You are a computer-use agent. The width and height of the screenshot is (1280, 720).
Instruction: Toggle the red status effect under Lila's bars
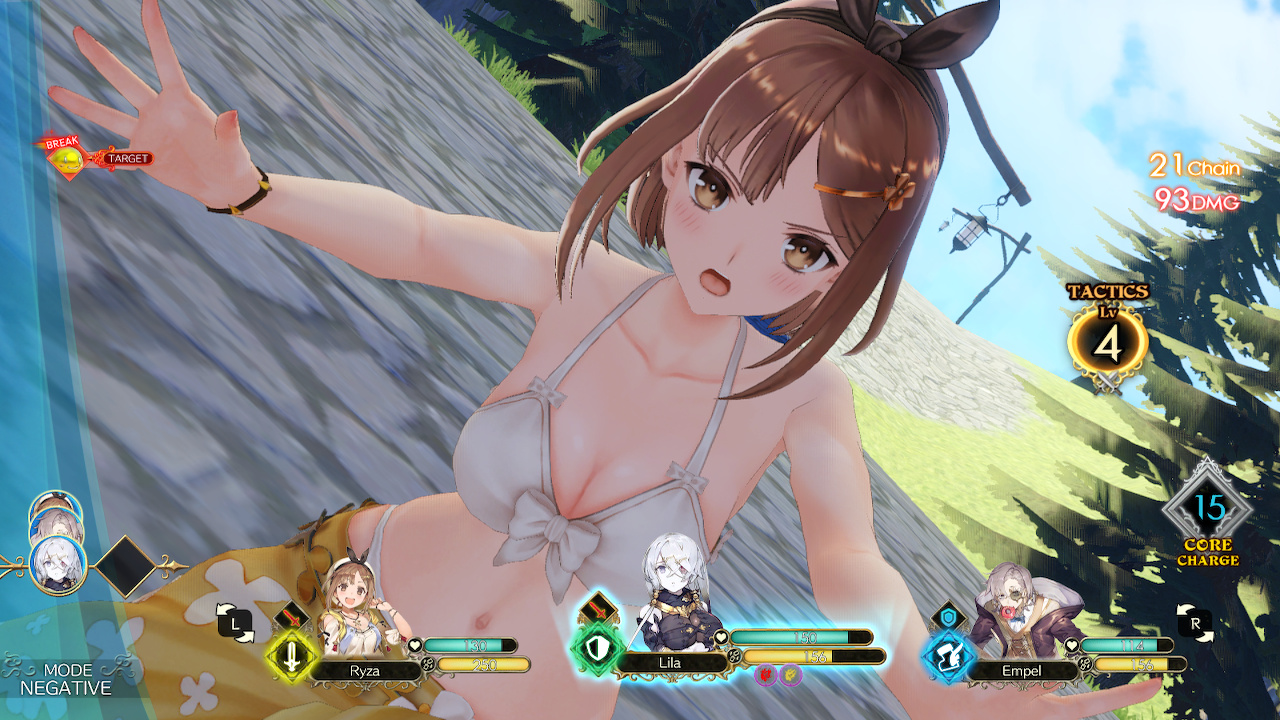[x=765, y=675]
